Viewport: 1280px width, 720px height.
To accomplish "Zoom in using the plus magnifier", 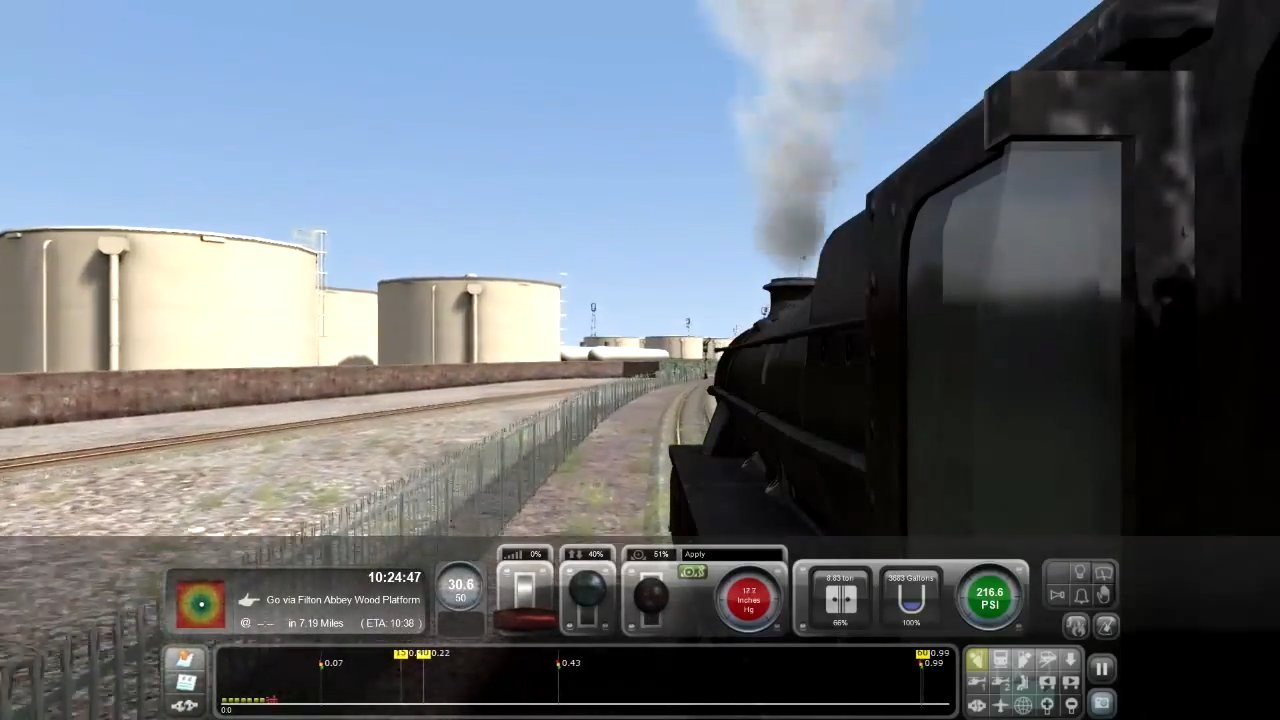I will tap(1047, 705).
